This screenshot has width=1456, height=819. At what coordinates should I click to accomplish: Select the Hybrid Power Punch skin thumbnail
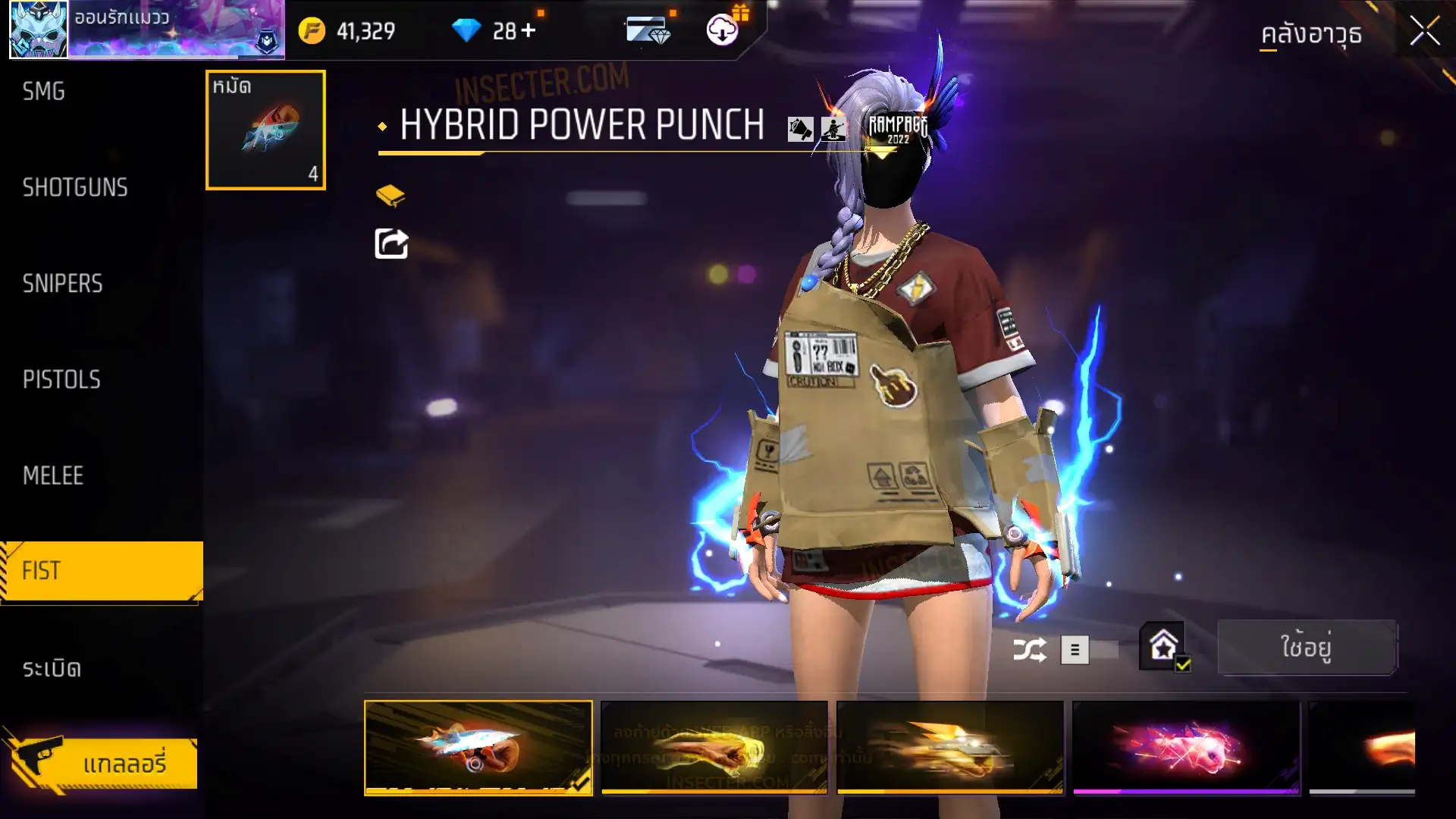coord(479,748)
